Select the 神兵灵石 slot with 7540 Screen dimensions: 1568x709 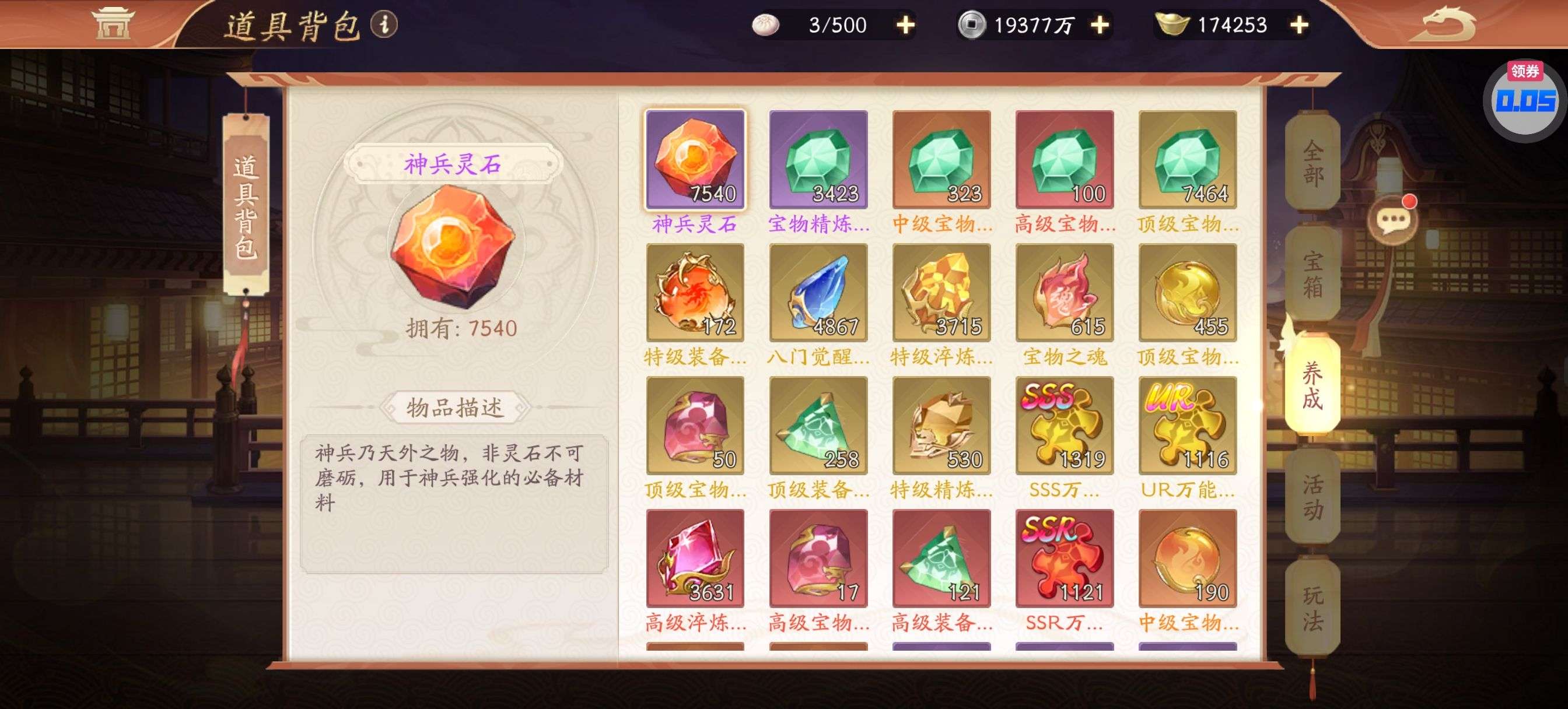695,159
